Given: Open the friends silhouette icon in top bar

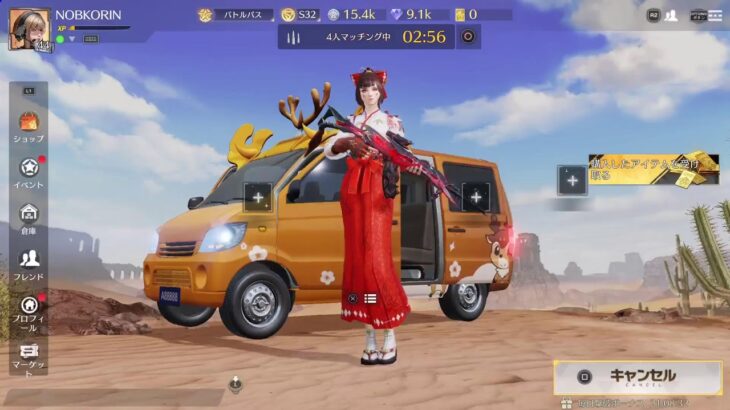Looking at the screenshot, I should click(x=671, y=15).
